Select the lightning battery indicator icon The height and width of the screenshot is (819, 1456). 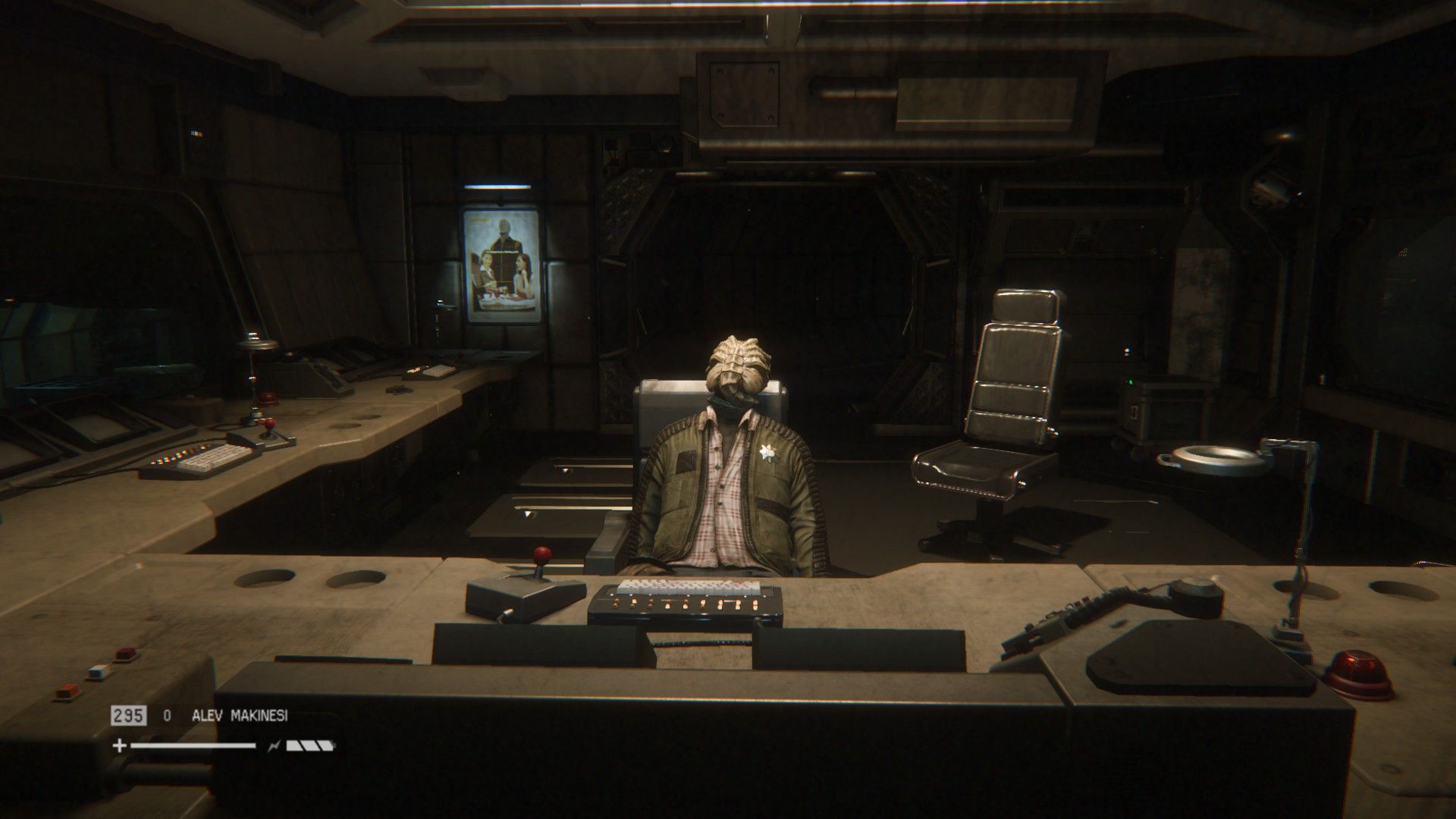pyautogui.click(x=275, y=745)
